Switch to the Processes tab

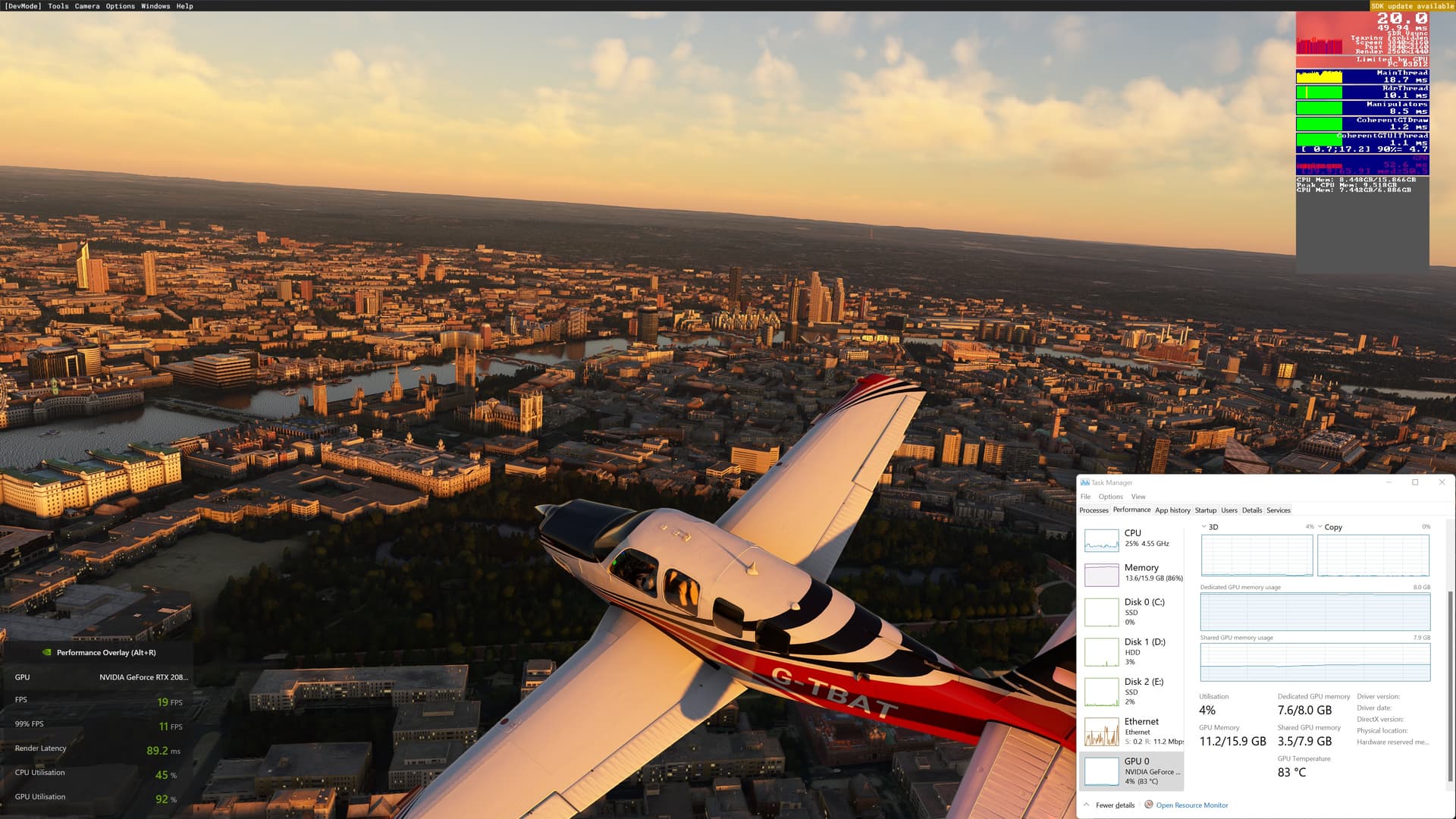pyautogui.click(x=1094, y=510)
